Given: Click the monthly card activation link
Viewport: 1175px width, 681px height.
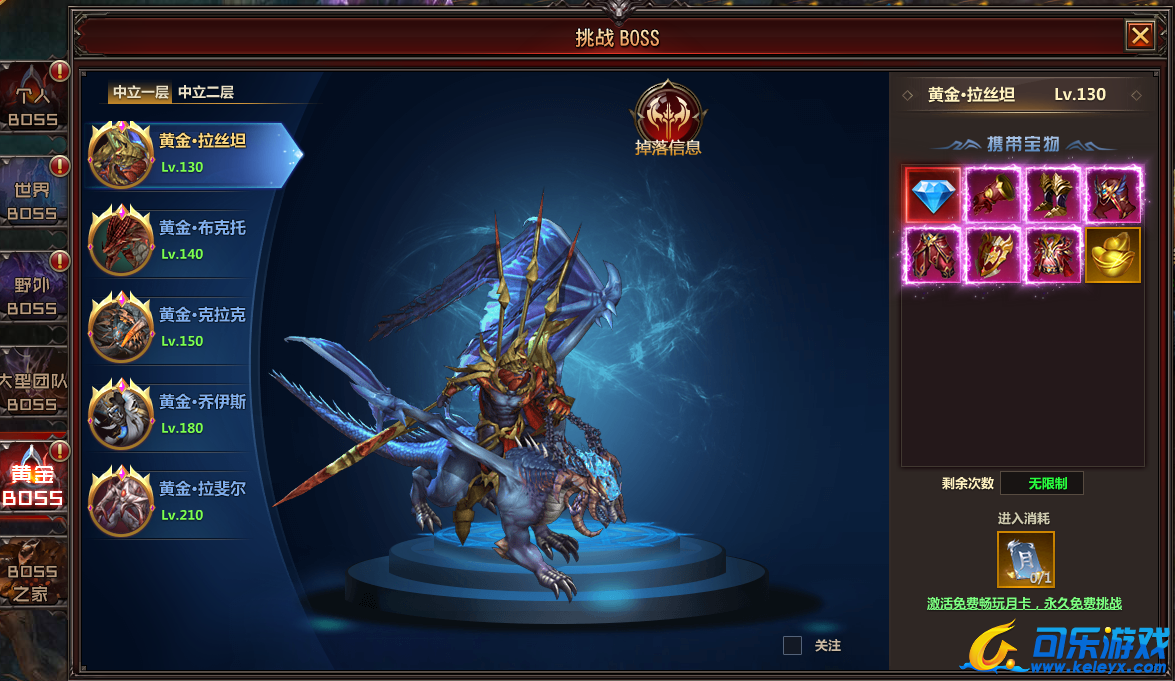Looking at the screenshot, I should [x=1024, y=603].
